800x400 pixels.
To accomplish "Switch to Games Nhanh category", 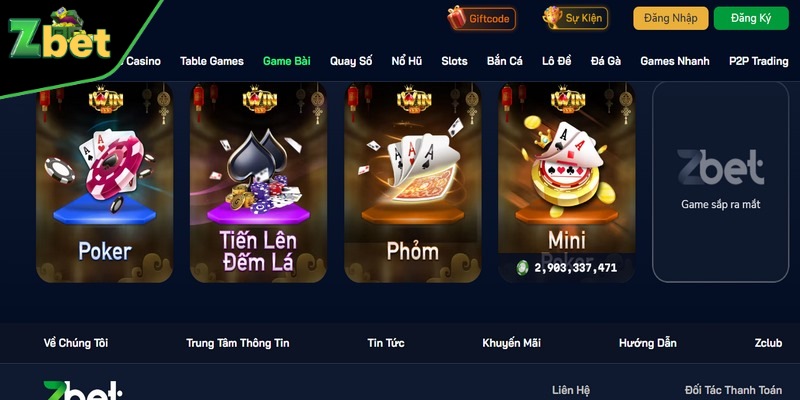I will (x=675, y=61).
